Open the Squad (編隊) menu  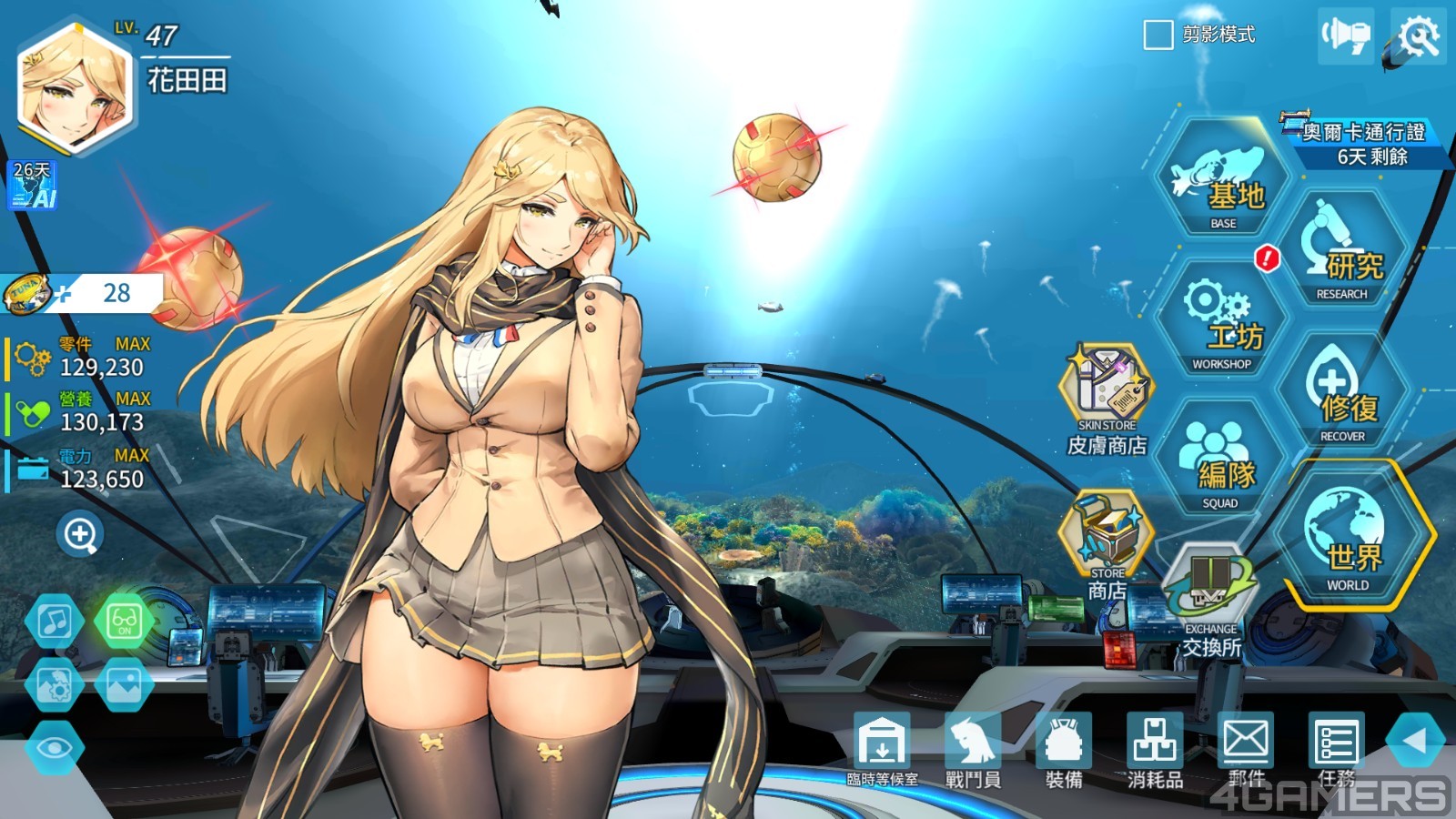1221,461
